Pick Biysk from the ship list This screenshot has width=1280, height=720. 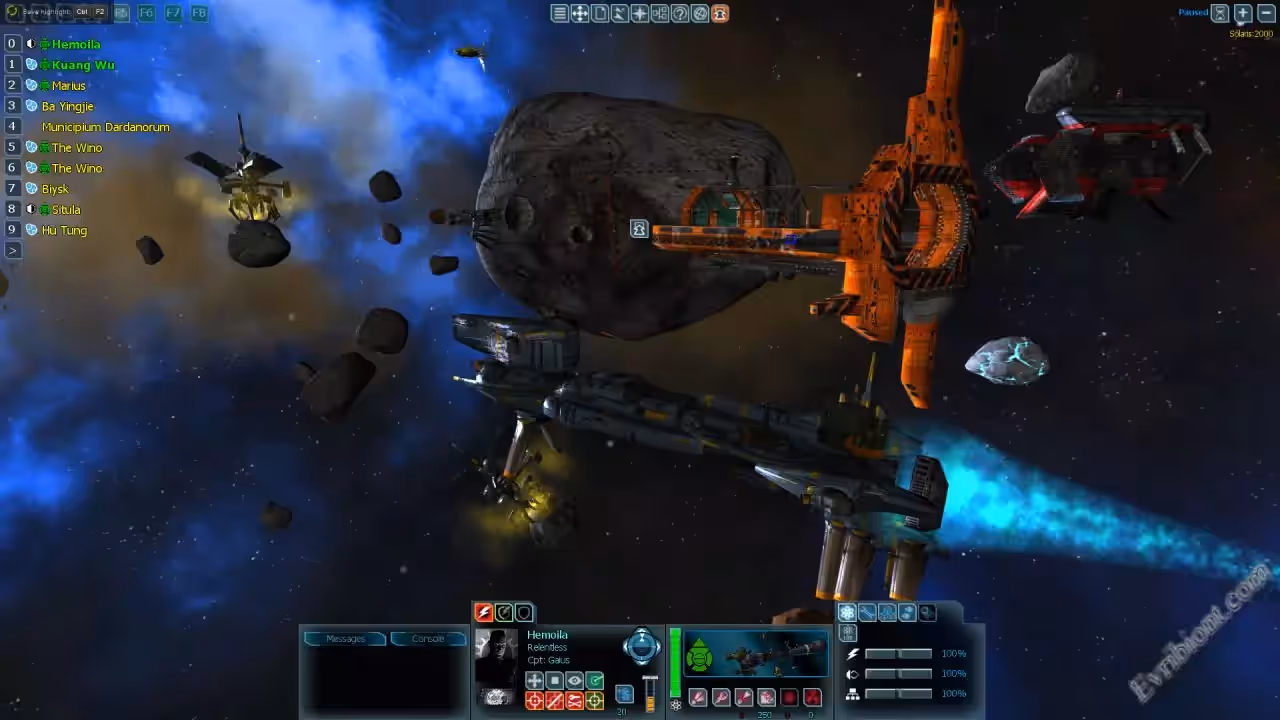[55, 189]
